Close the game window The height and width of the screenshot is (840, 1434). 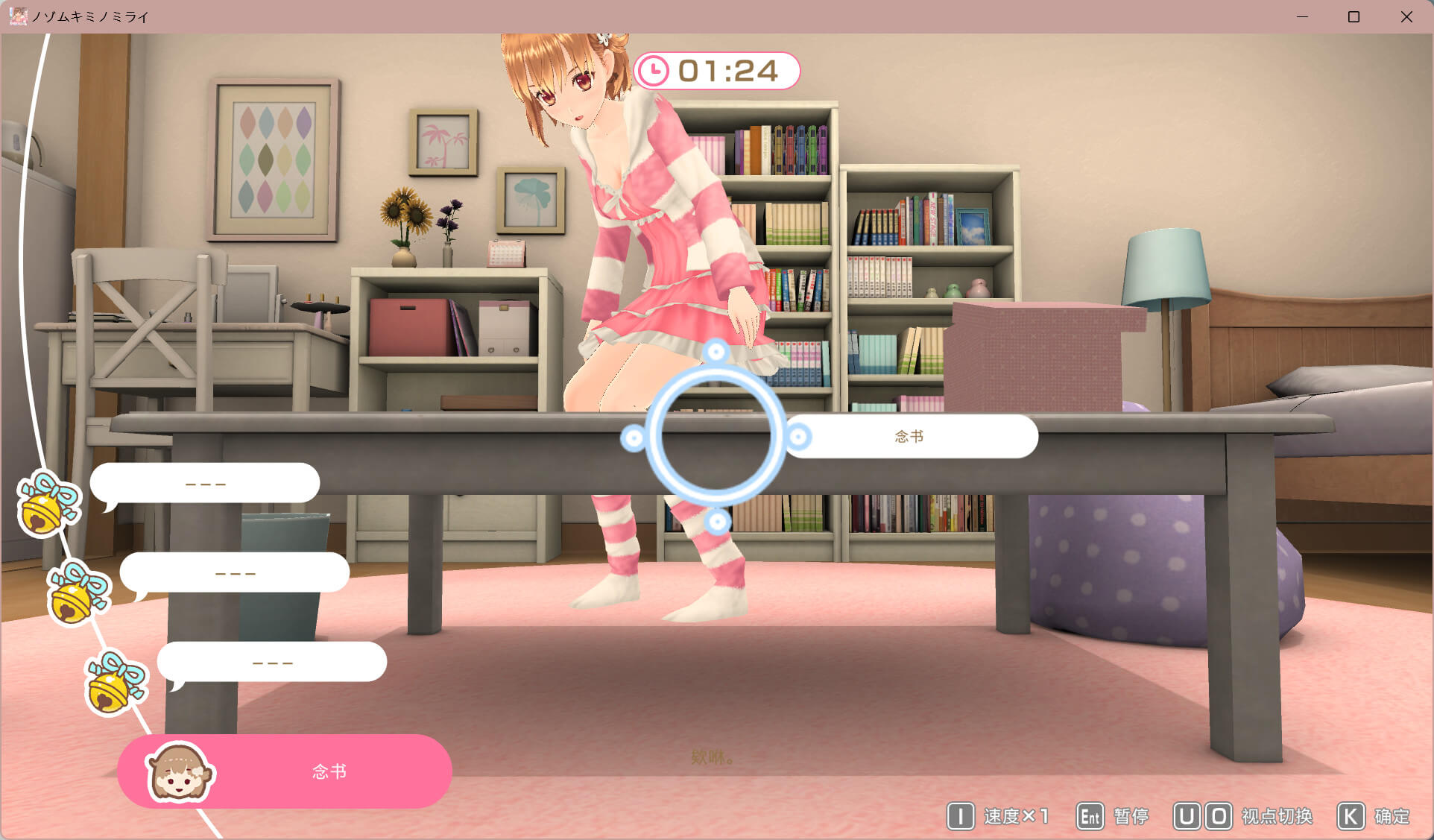click(1406, 16)
